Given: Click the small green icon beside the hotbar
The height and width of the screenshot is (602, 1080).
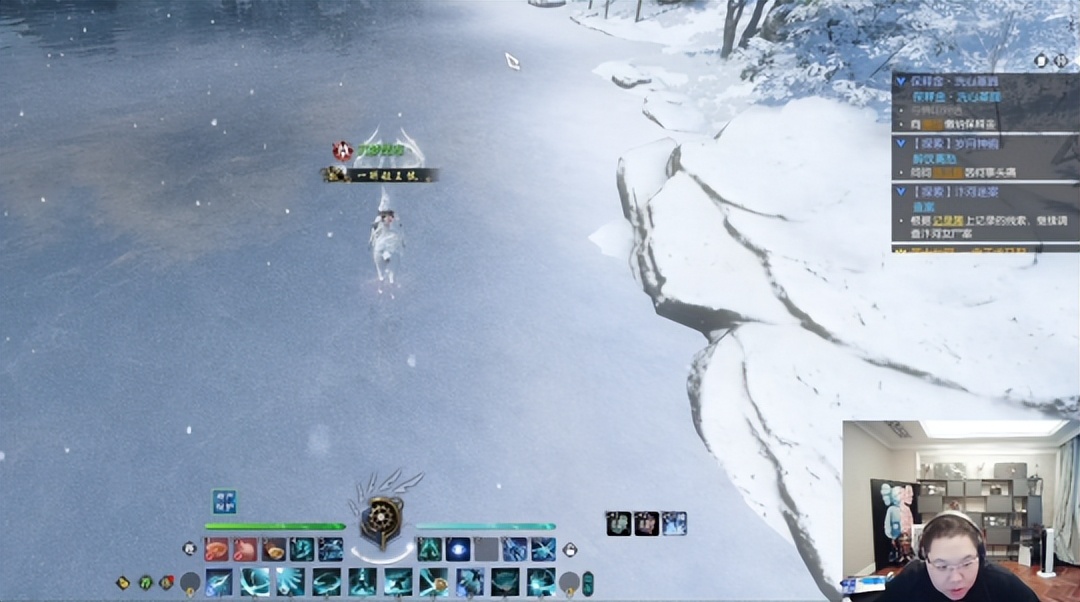Looking at the screenshot, I should point(145,581).
